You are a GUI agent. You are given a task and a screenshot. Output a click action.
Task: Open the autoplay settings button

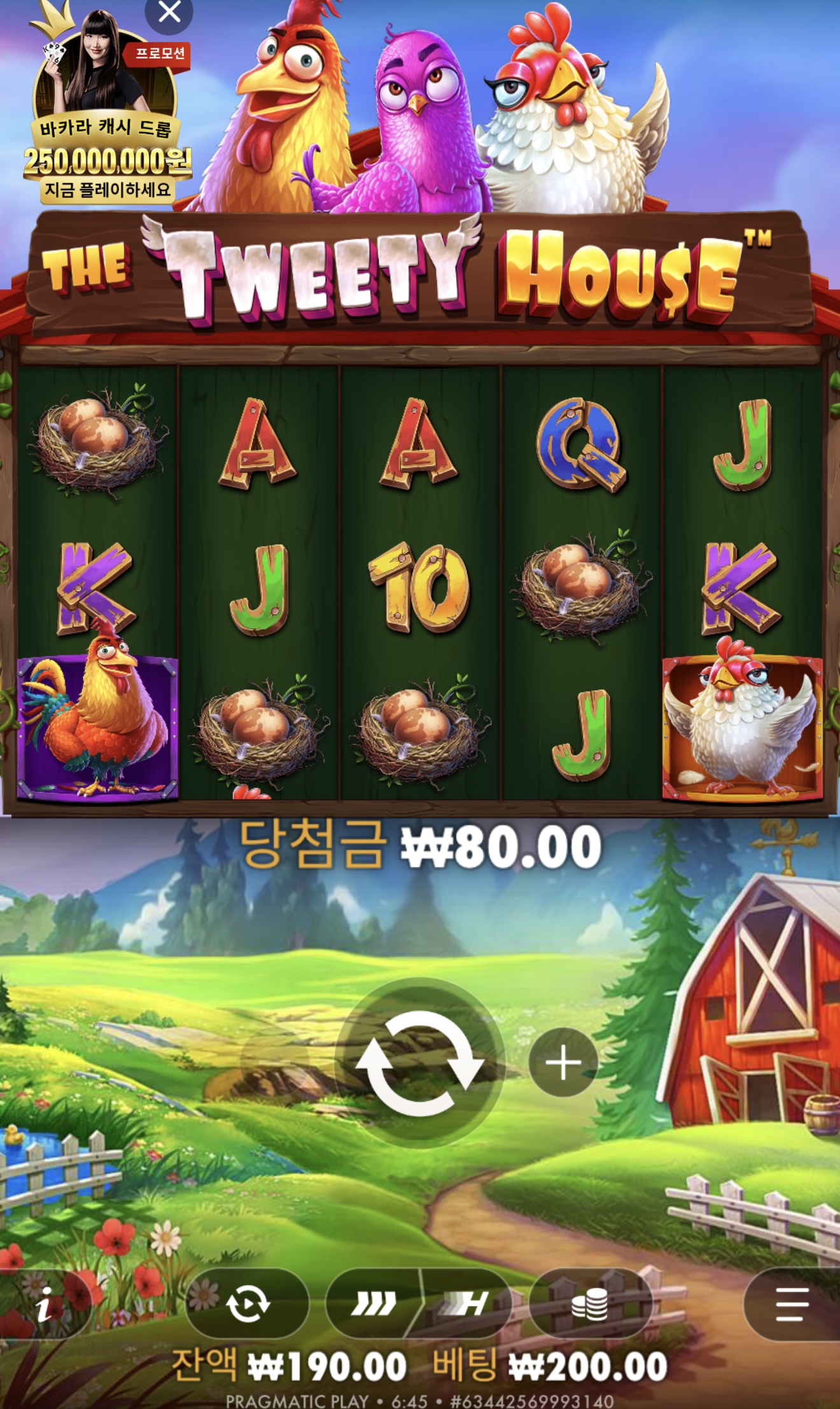click(248, 1303)
